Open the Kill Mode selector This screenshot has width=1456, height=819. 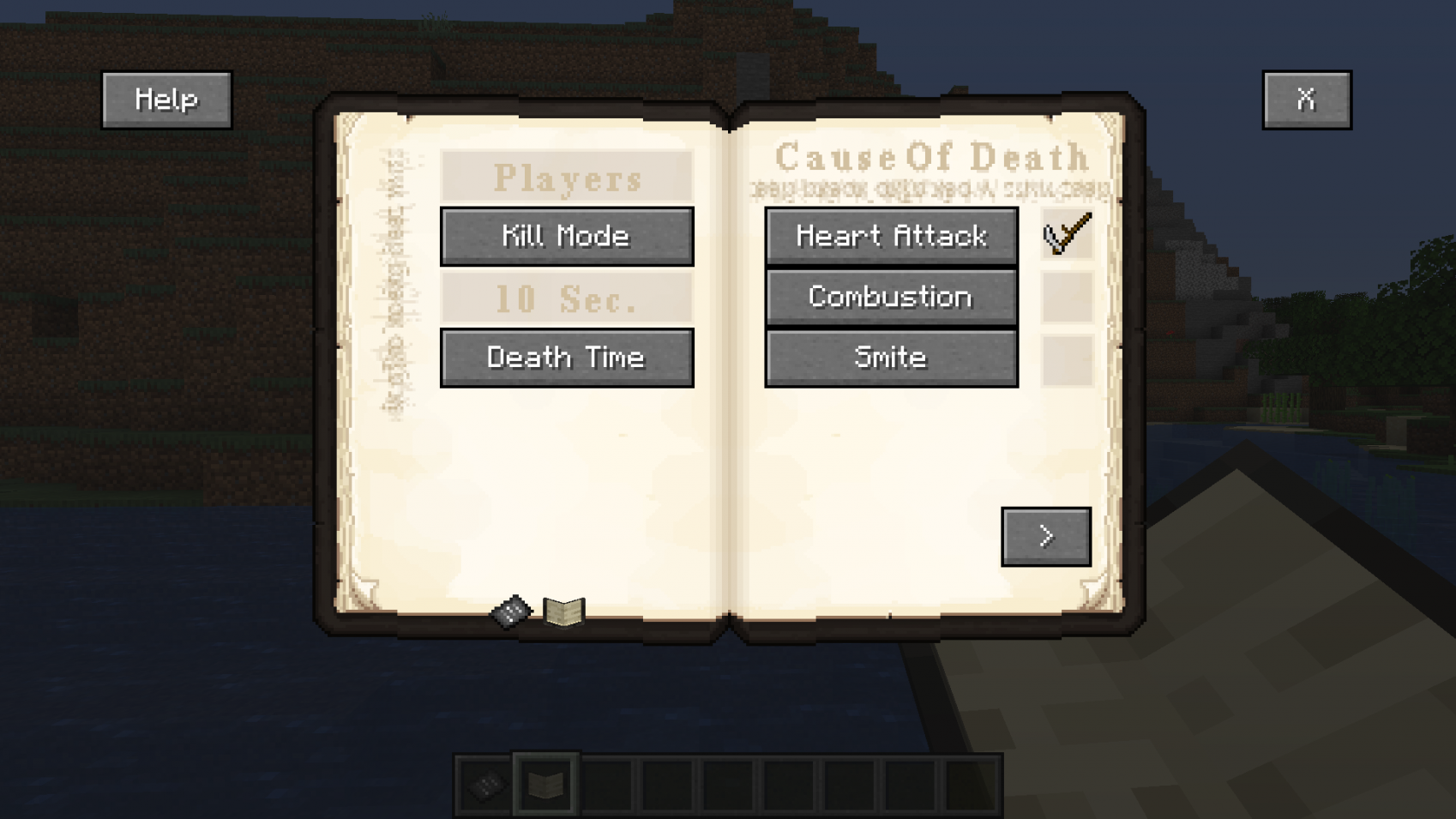pos(566,237)
